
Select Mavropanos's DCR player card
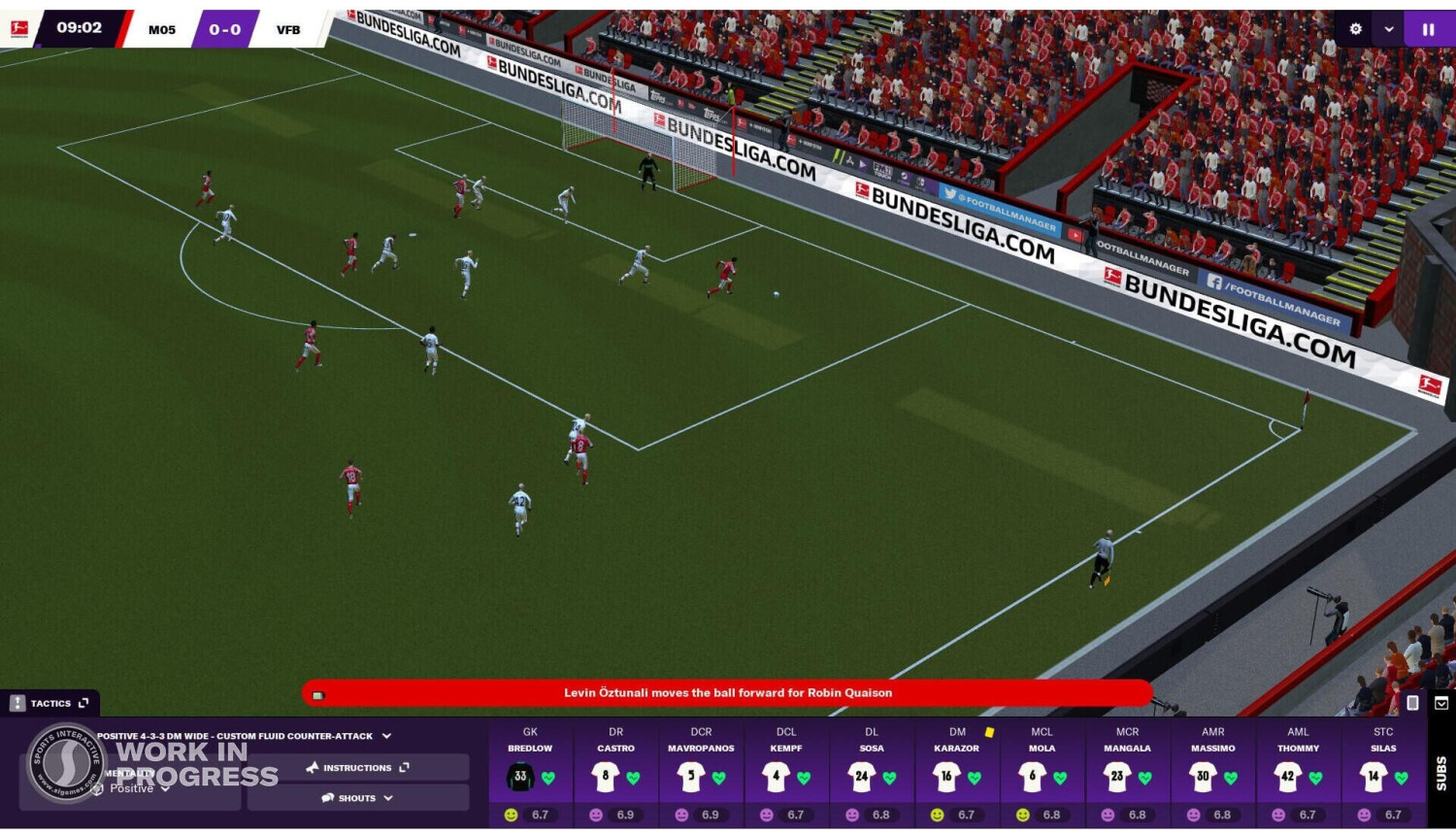701,773
